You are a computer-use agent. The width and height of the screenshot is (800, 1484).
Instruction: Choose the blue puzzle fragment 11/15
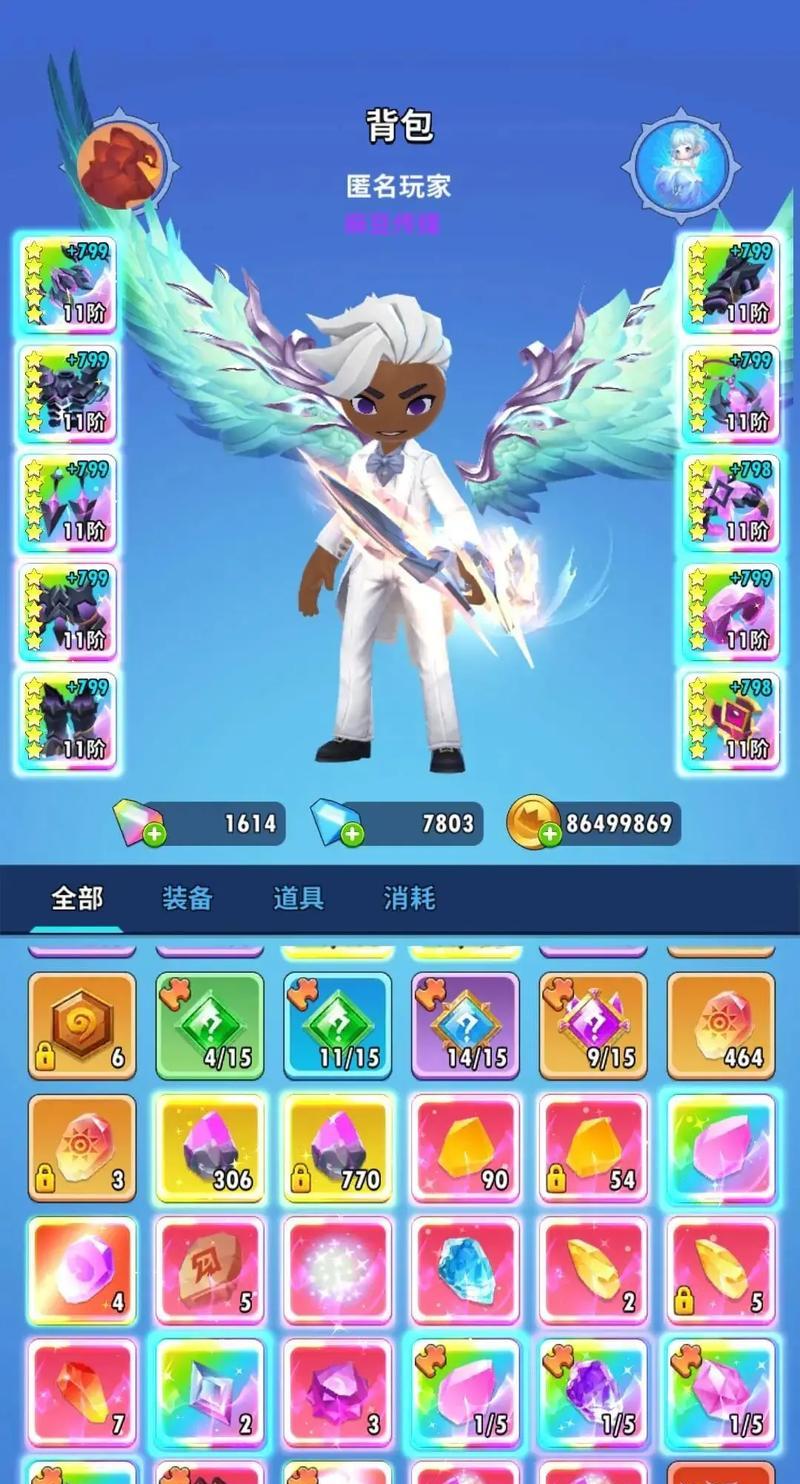[x=338, y=1026]
